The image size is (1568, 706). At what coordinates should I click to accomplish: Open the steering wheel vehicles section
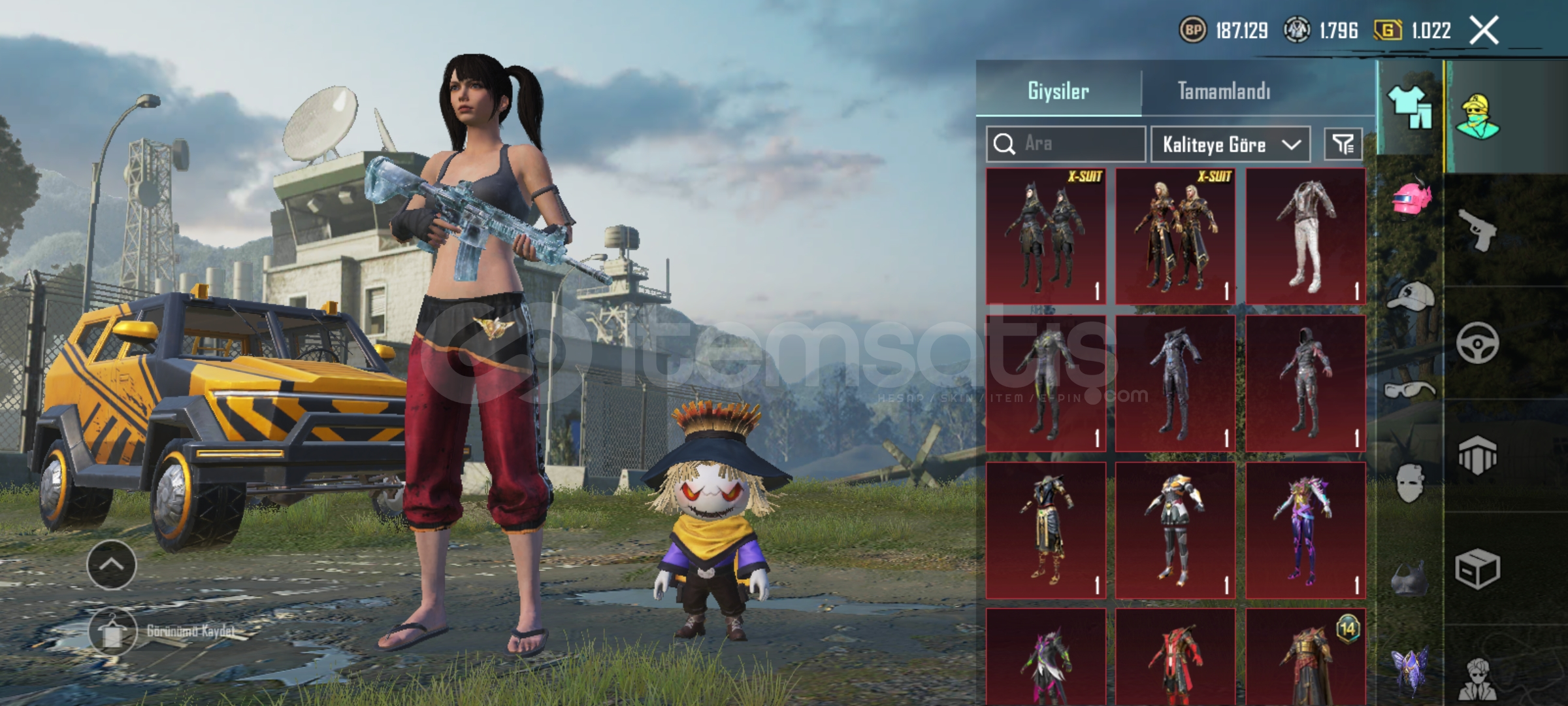tap(1478, 343)
